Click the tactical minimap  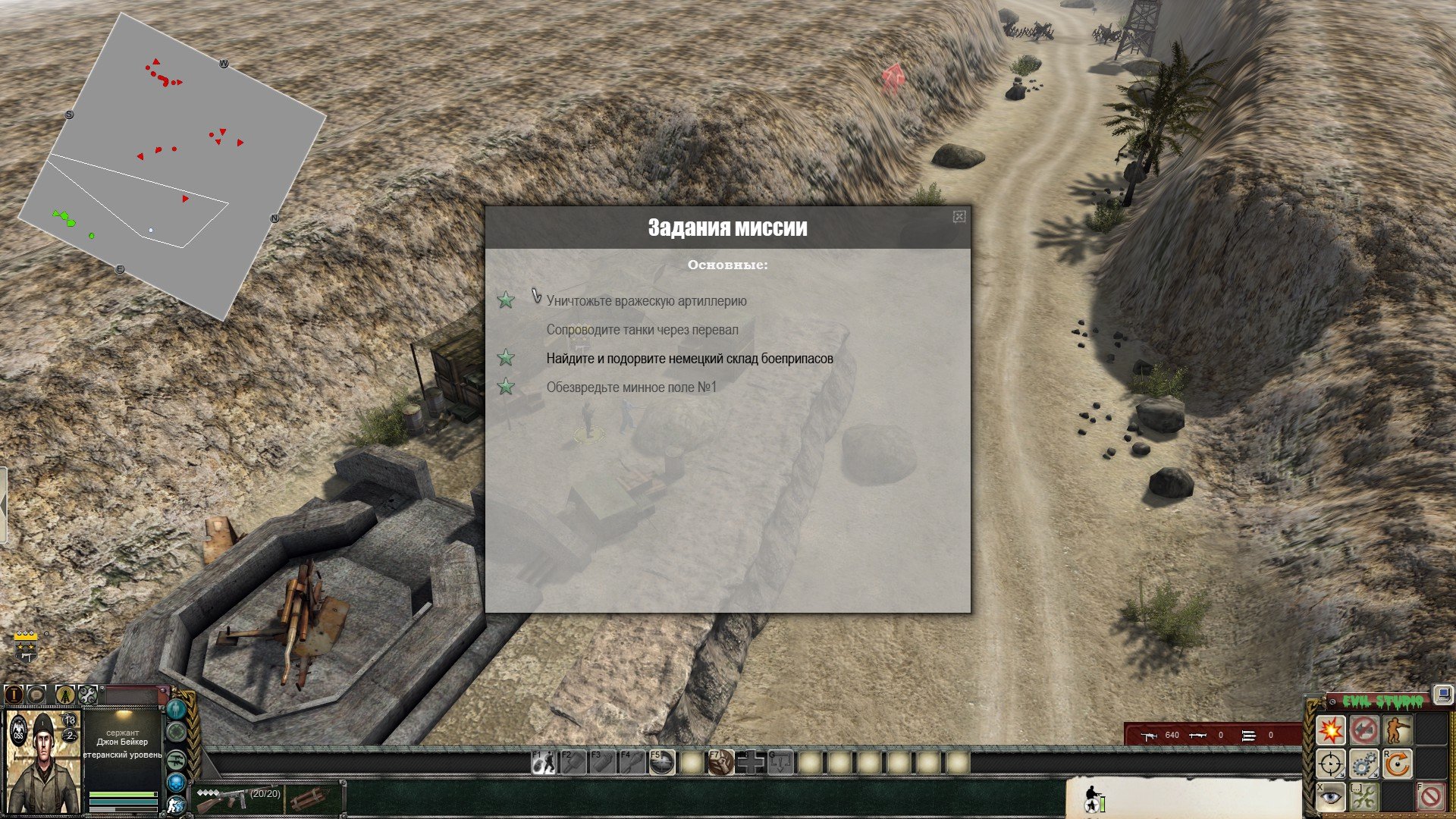[172, 167]
